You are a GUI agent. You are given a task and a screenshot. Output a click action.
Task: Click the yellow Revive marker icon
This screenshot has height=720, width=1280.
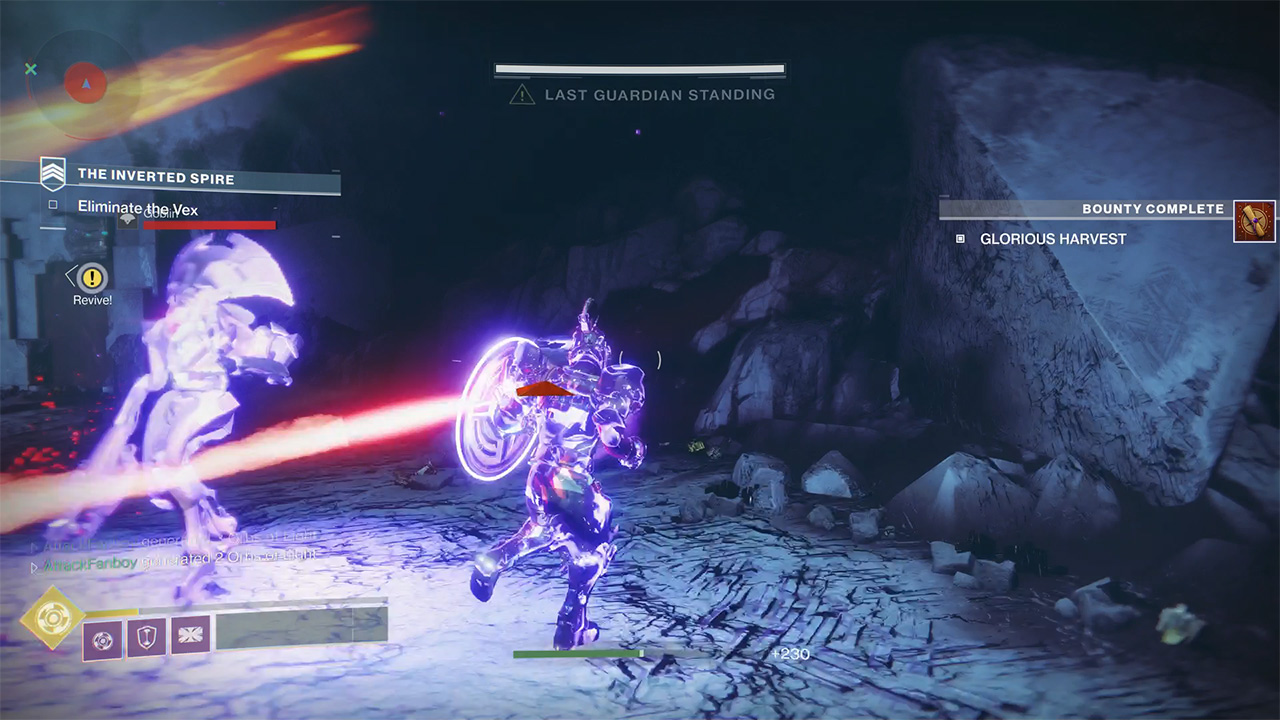pos(93,277)
